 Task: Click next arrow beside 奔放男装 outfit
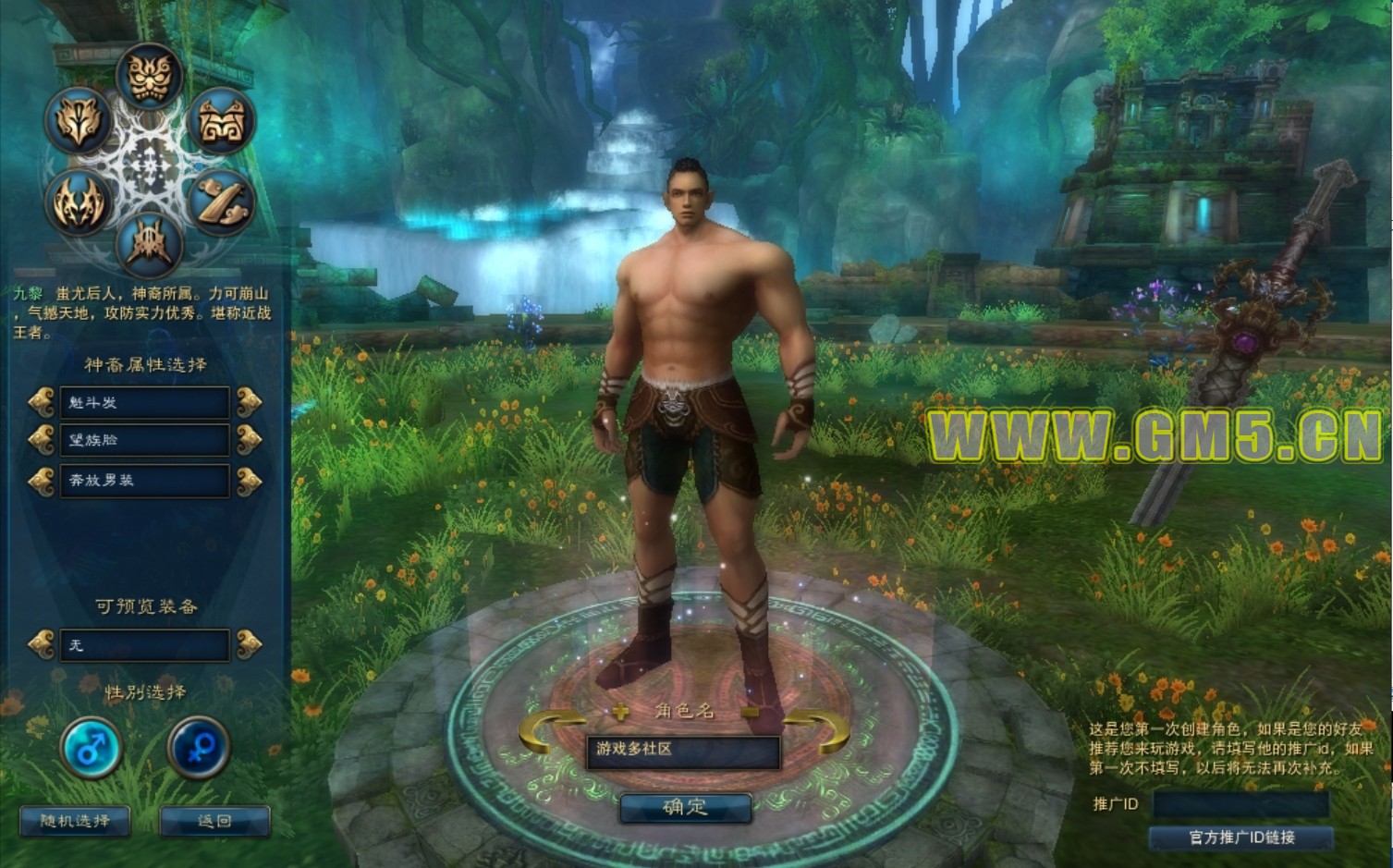(249, 481)
